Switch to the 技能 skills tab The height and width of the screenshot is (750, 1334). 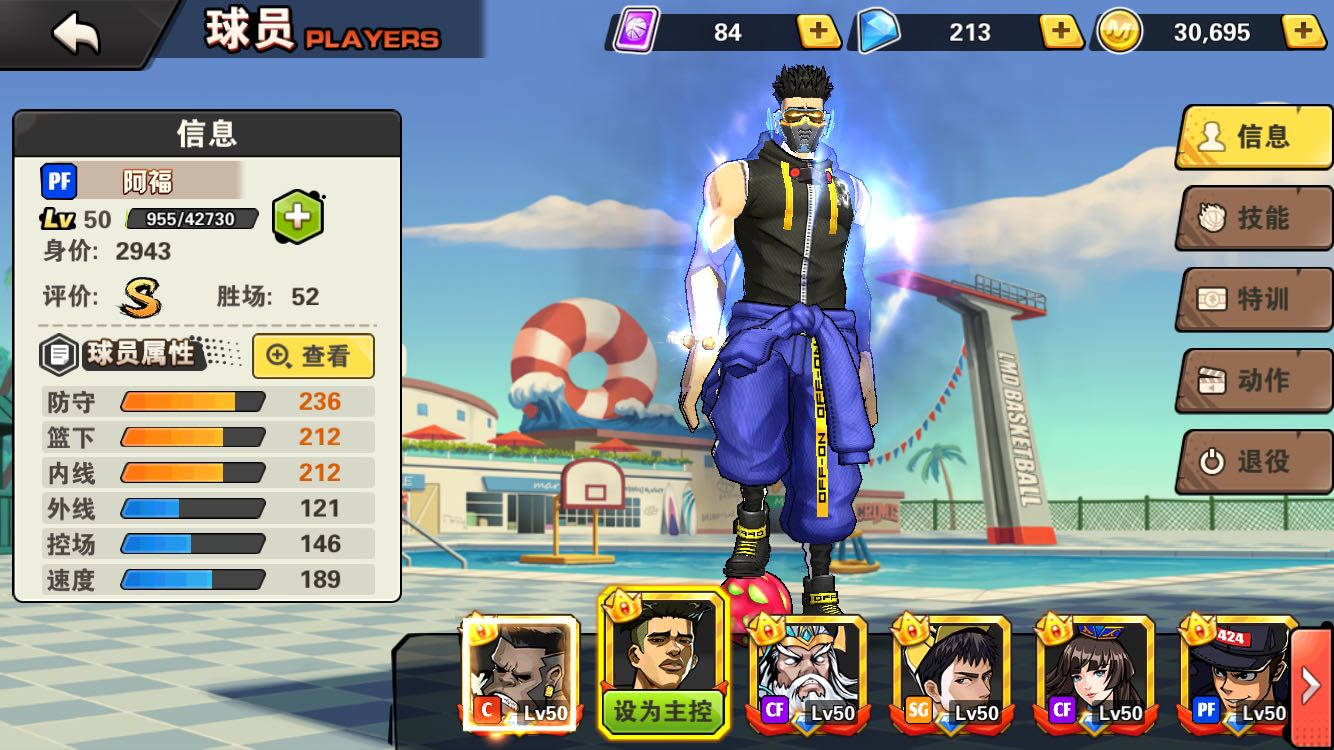coord(1255,218)
